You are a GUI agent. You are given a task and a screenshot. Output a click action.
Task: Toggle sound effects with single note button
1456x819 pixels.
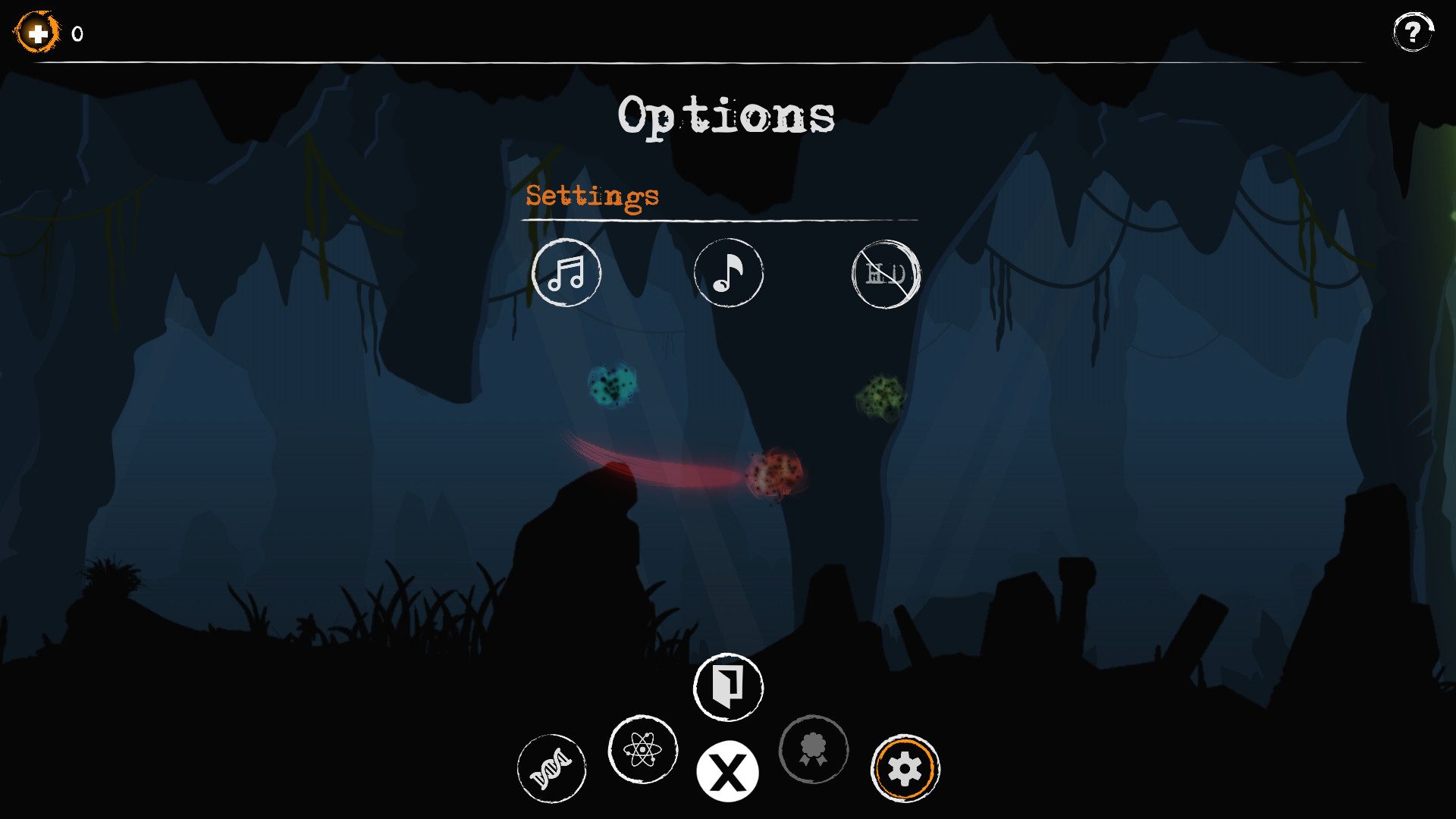click(x=728, y=274)
